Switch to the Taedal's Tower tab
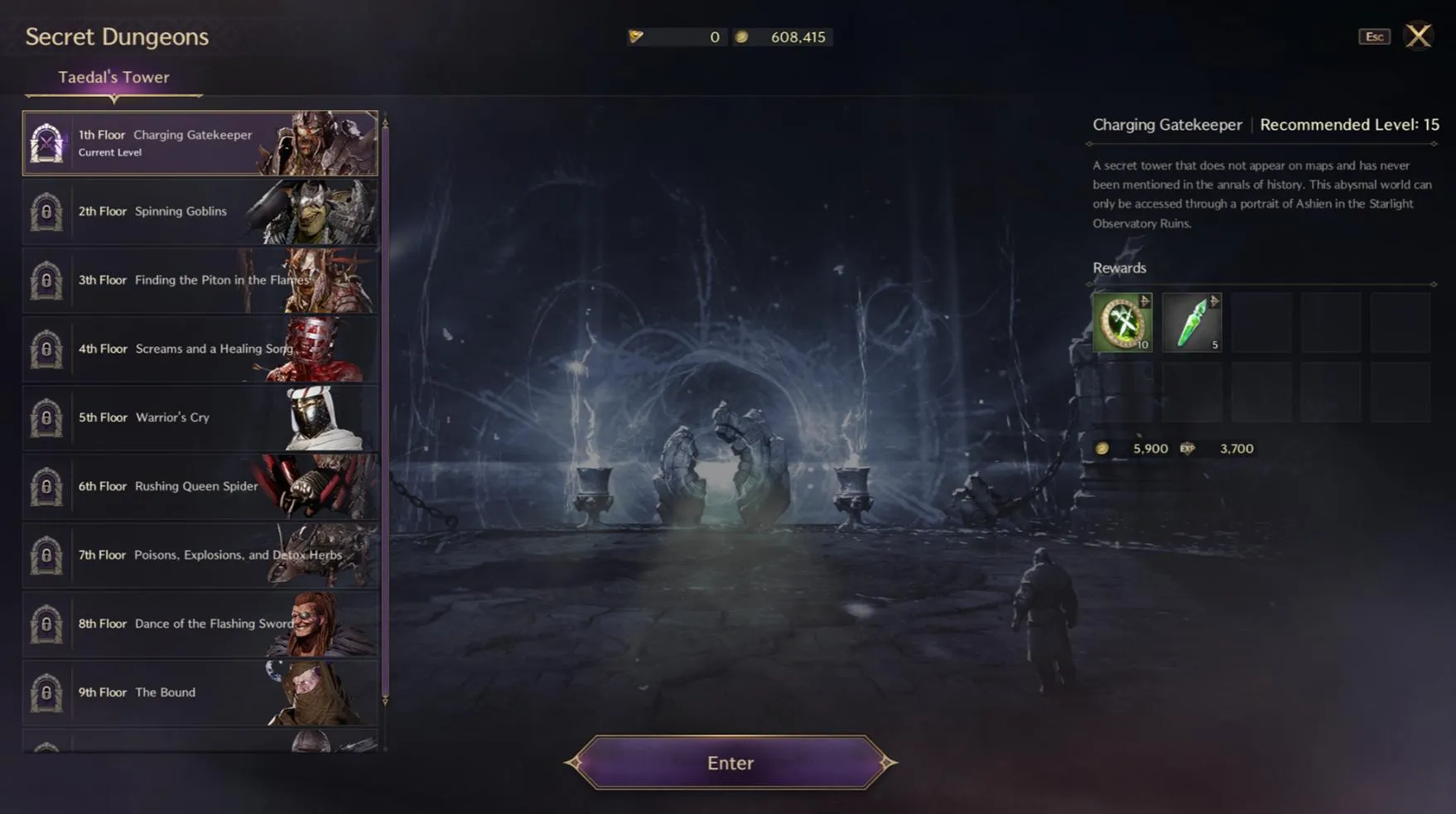The image size is (1456, 814). click(x=113, y=76)
